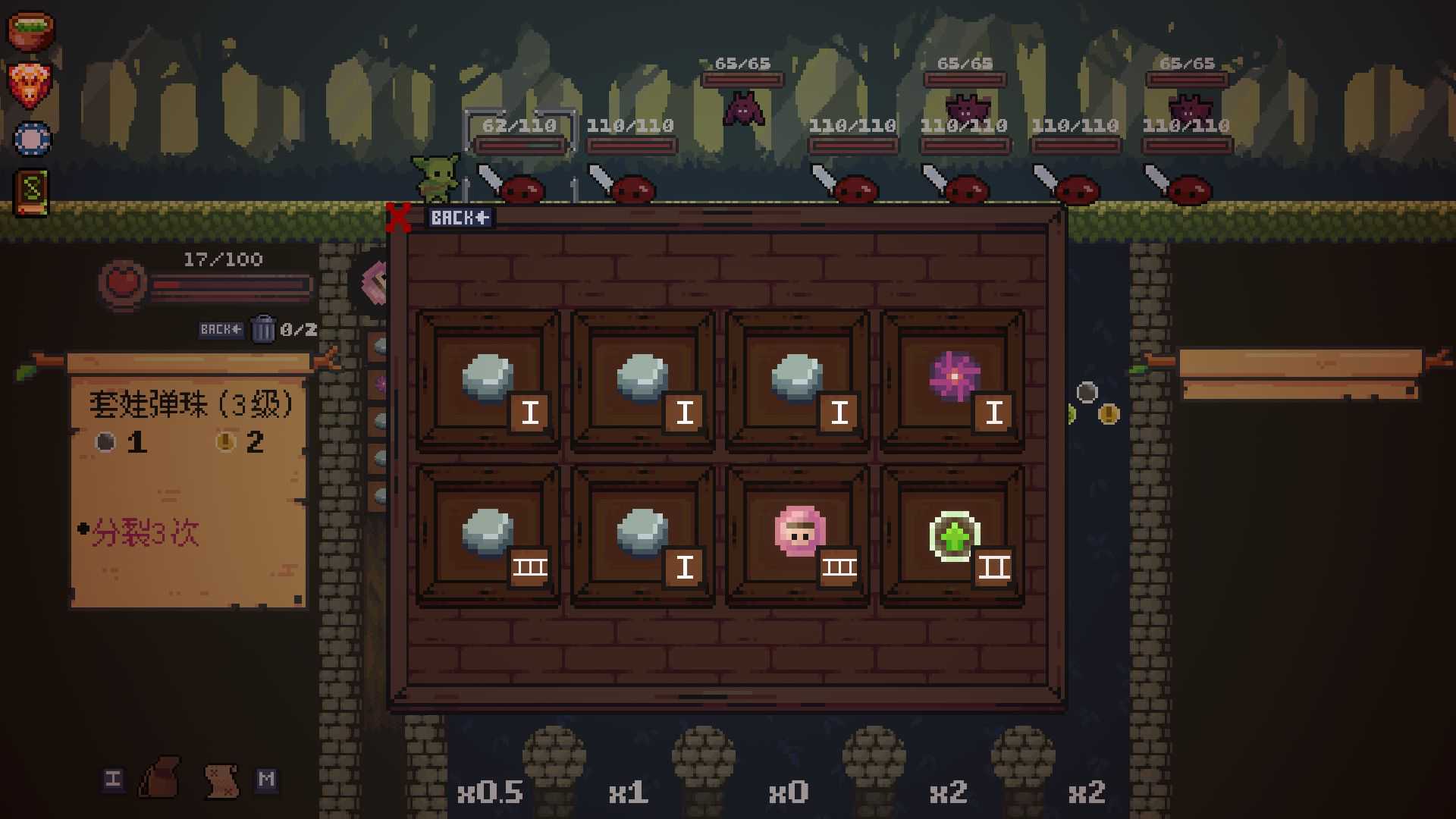1456x819 pixels.
Task: Inspect the round blue chip relic
Action: (33, 139)
